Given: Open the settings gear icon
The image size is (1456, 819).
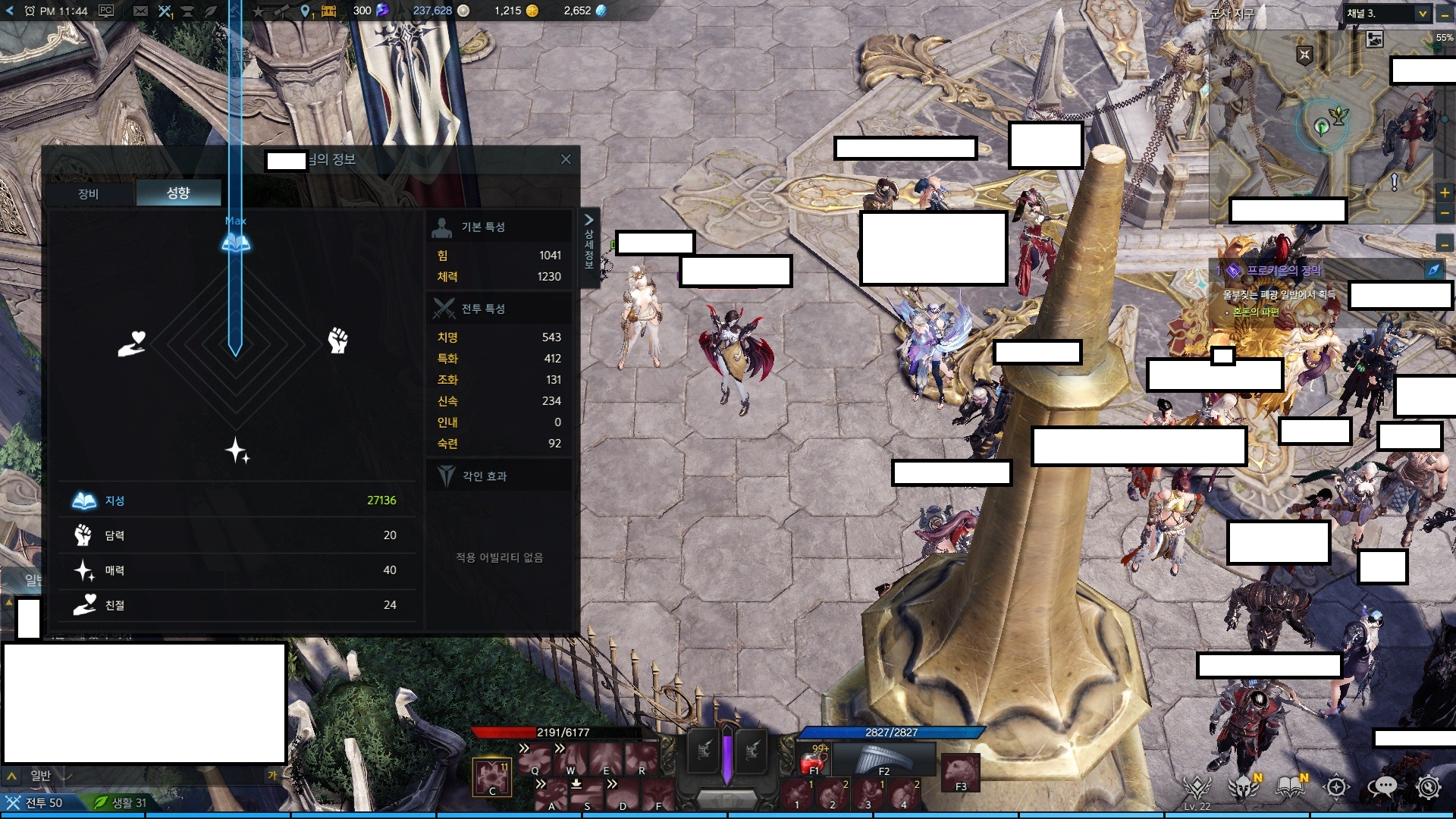Looking at the screenshot, I should coord(1429,787).
